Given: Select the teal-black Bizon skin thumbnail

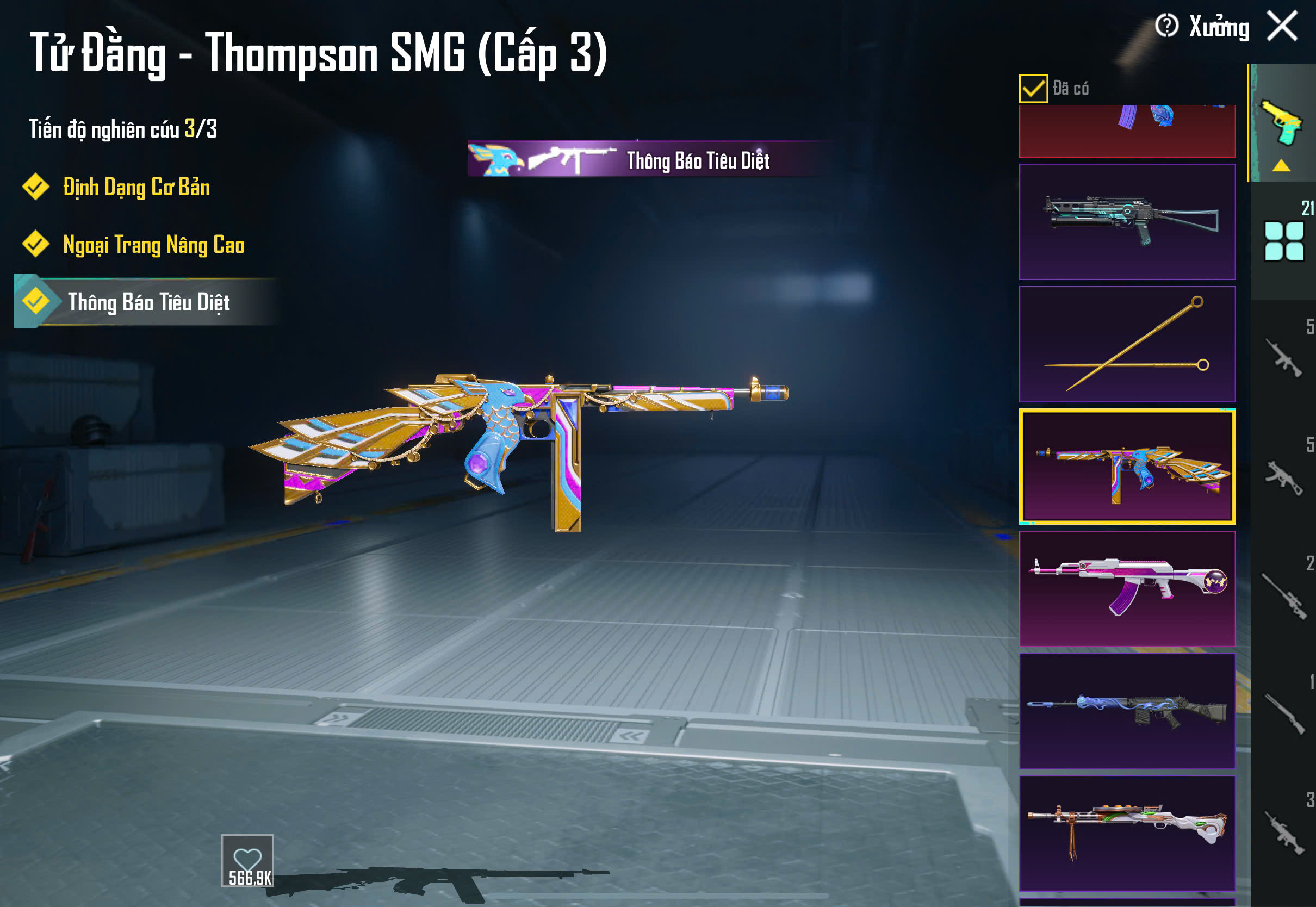Looking at the screenshot, I should tap(1127, 222).
